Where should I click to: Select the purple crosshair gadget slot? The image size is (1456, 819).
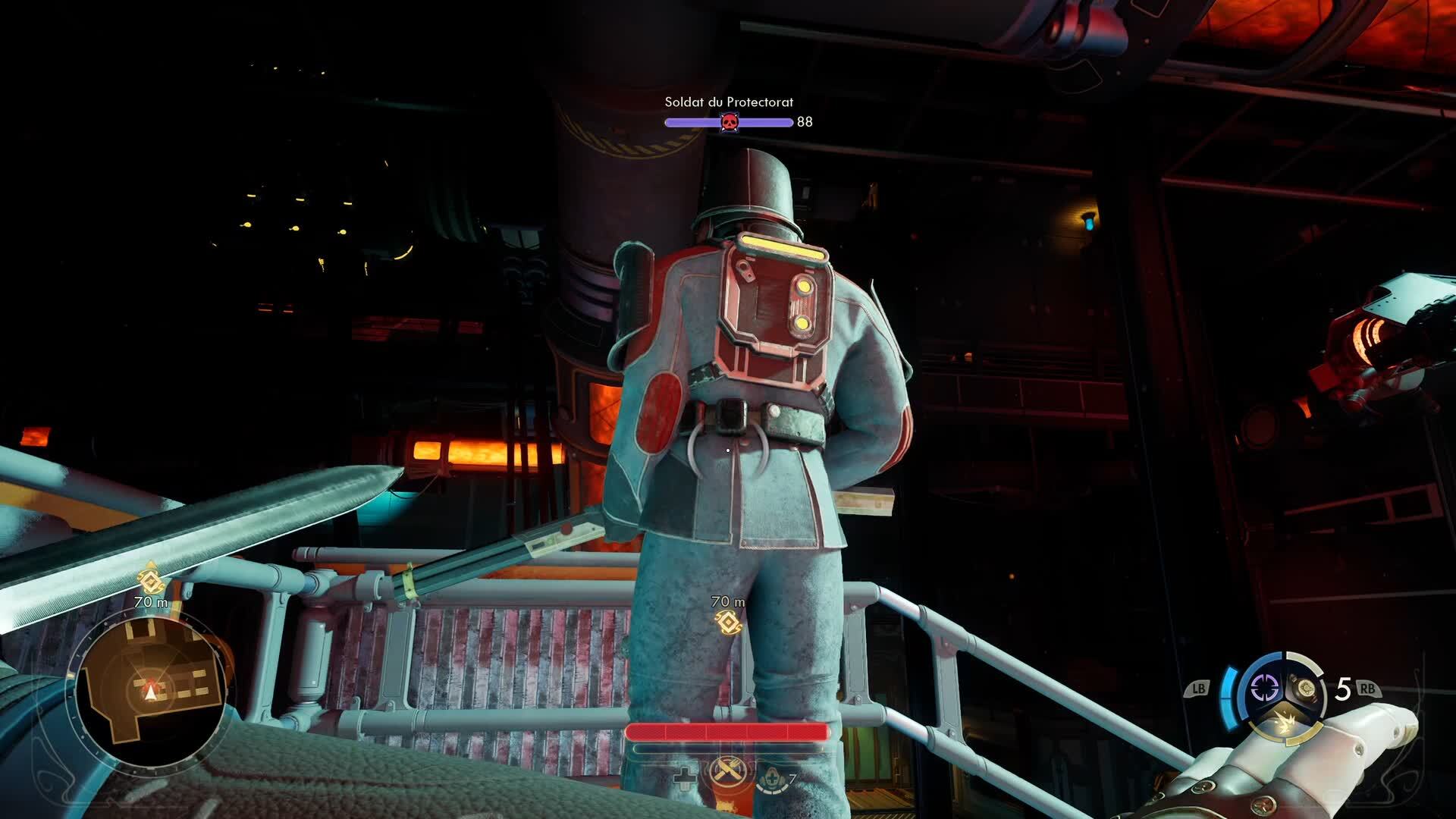click(x=1264, y=689)
